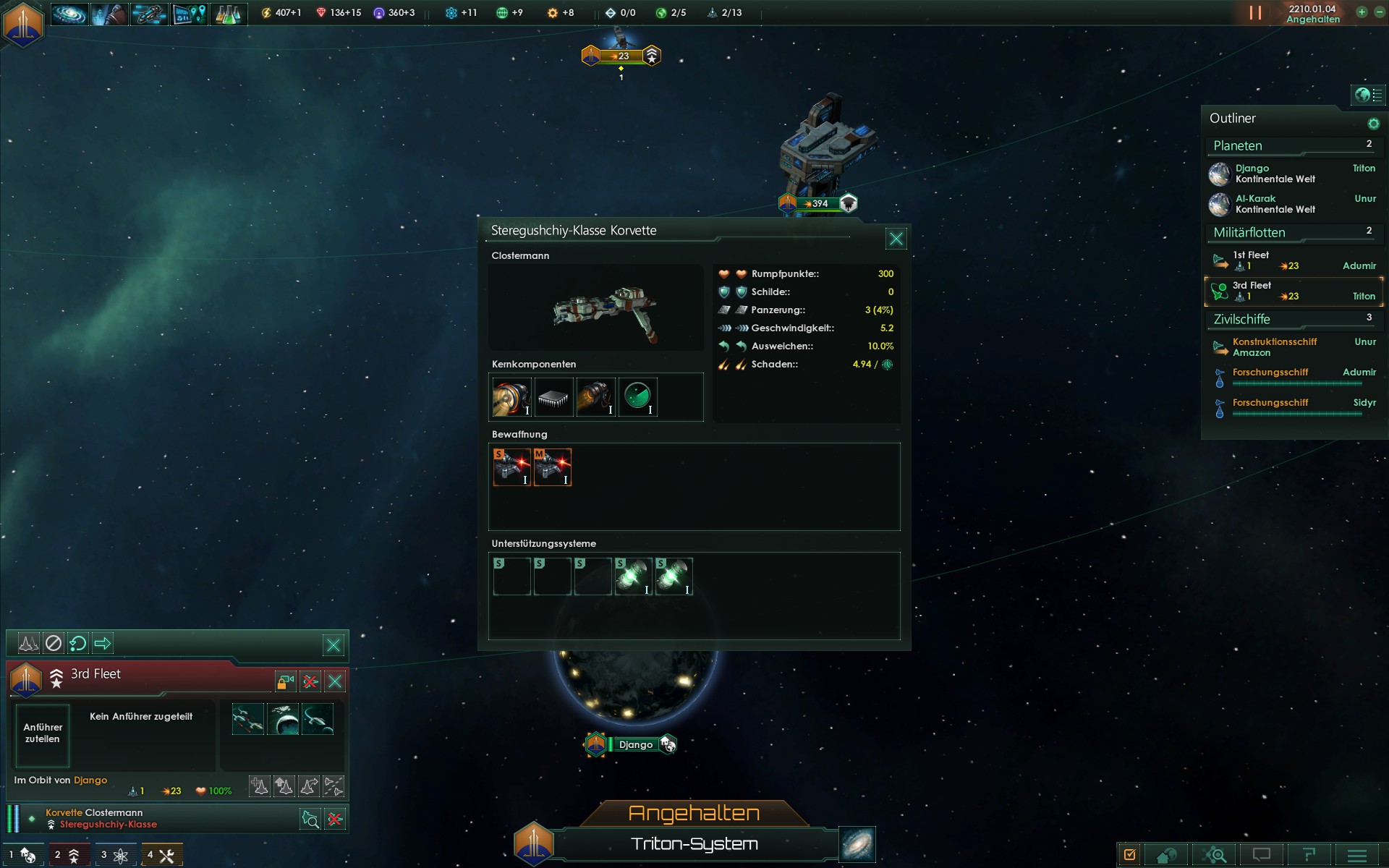The image size is (1389, 868).
Task: Open the main menu hamburger button
Action: click(x=1357, y=855)
